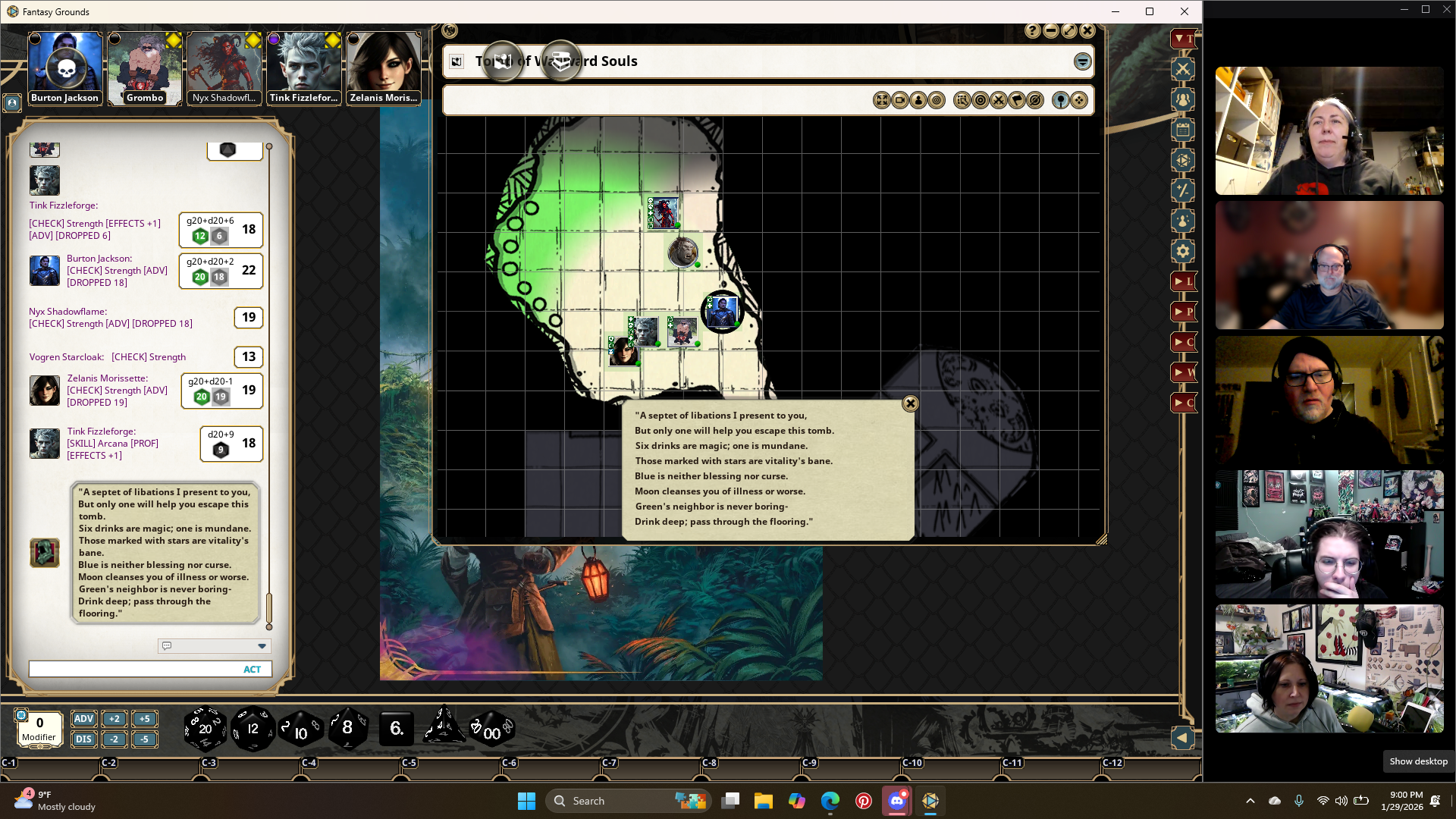1456x819 pixels.
Task: Apply the +5 modifier button
Action: (x=144, y=719)
